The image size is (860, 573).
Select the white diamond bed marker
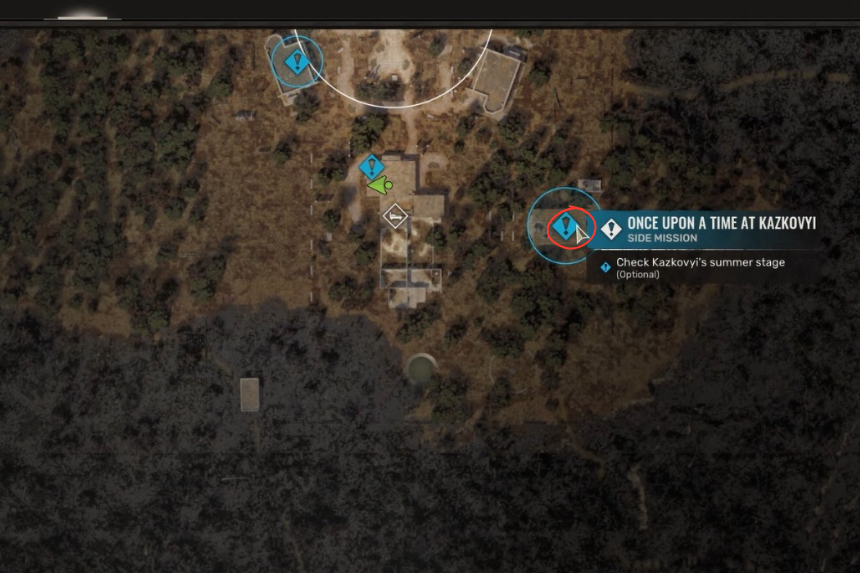point(396,215)
